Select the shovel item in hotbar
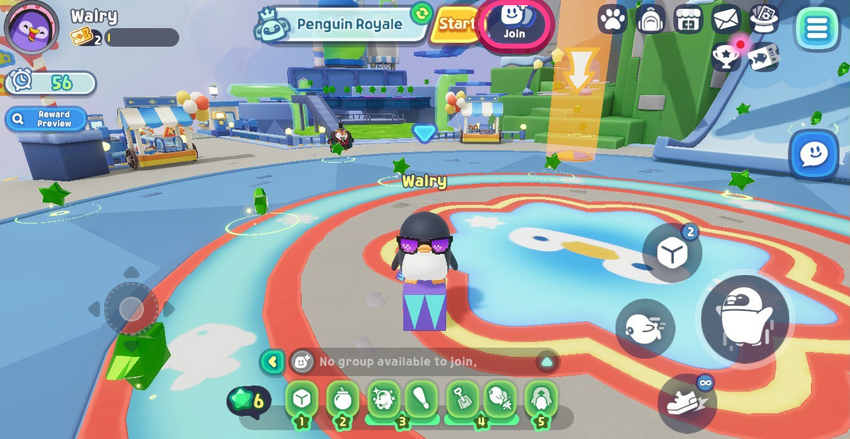Screen dimensions: 850x439 [x=461, y=398]
